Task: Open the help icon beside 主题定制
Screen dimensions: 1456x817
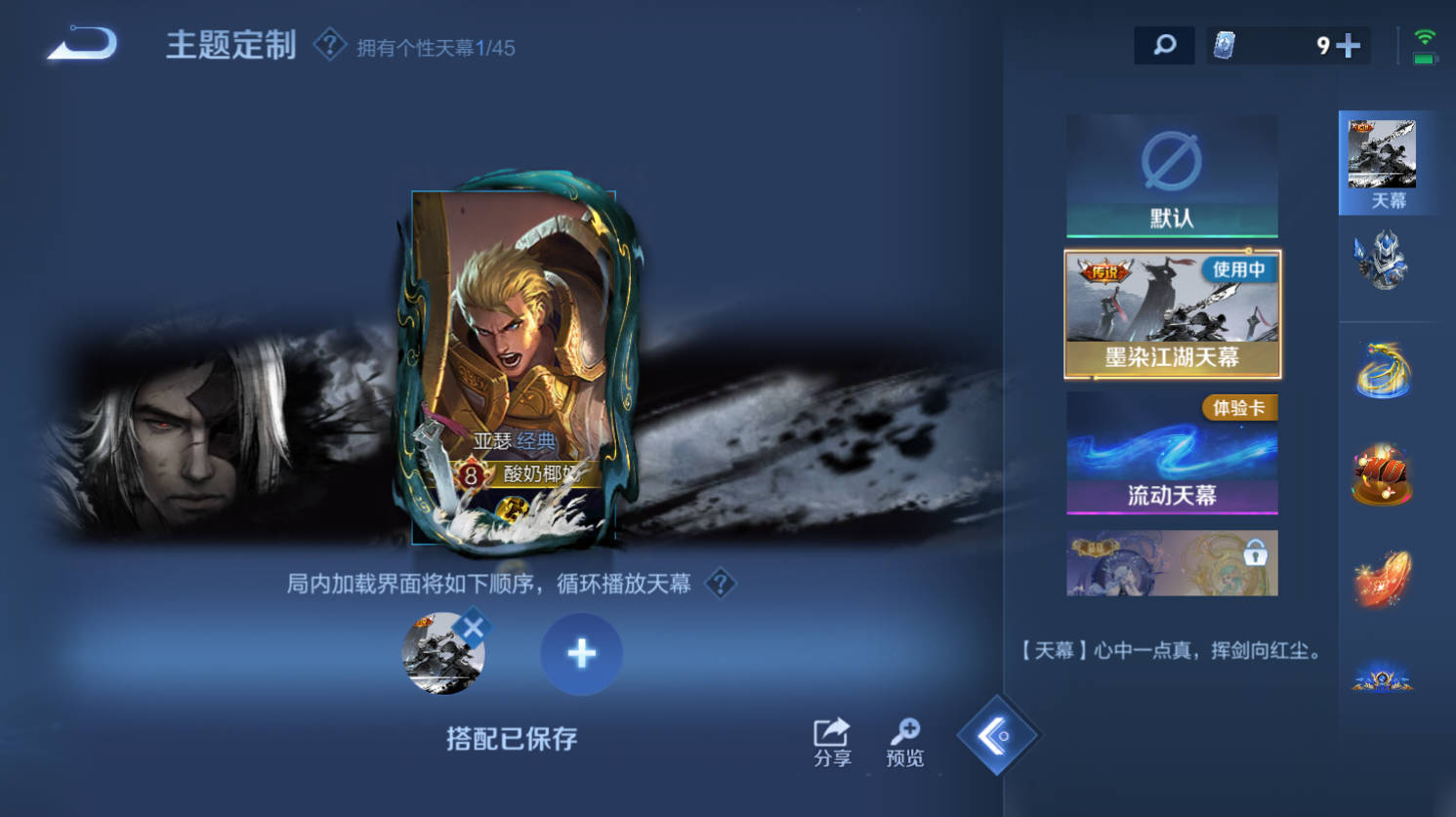Action: pos(330,45)
